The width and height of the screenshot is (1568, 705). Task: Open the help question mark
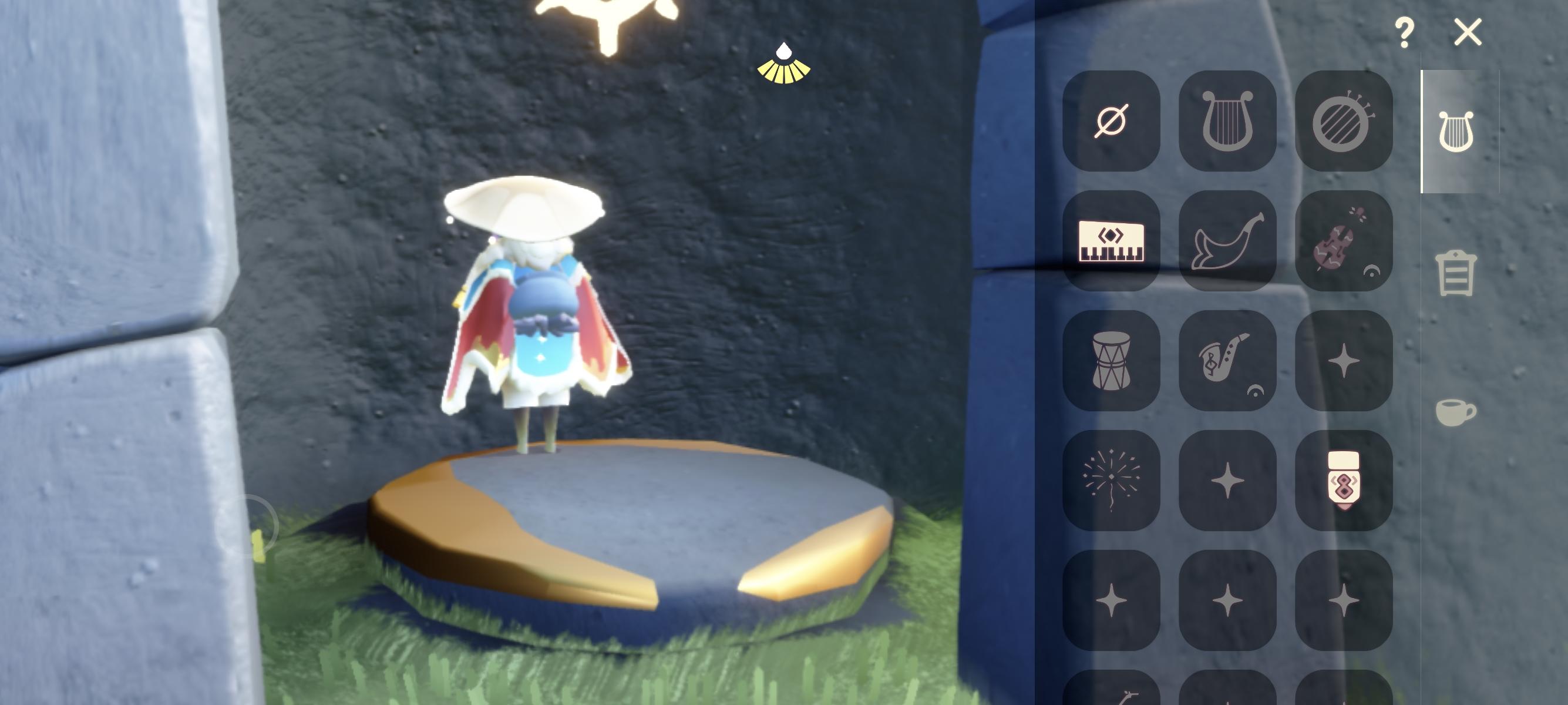1405,33
